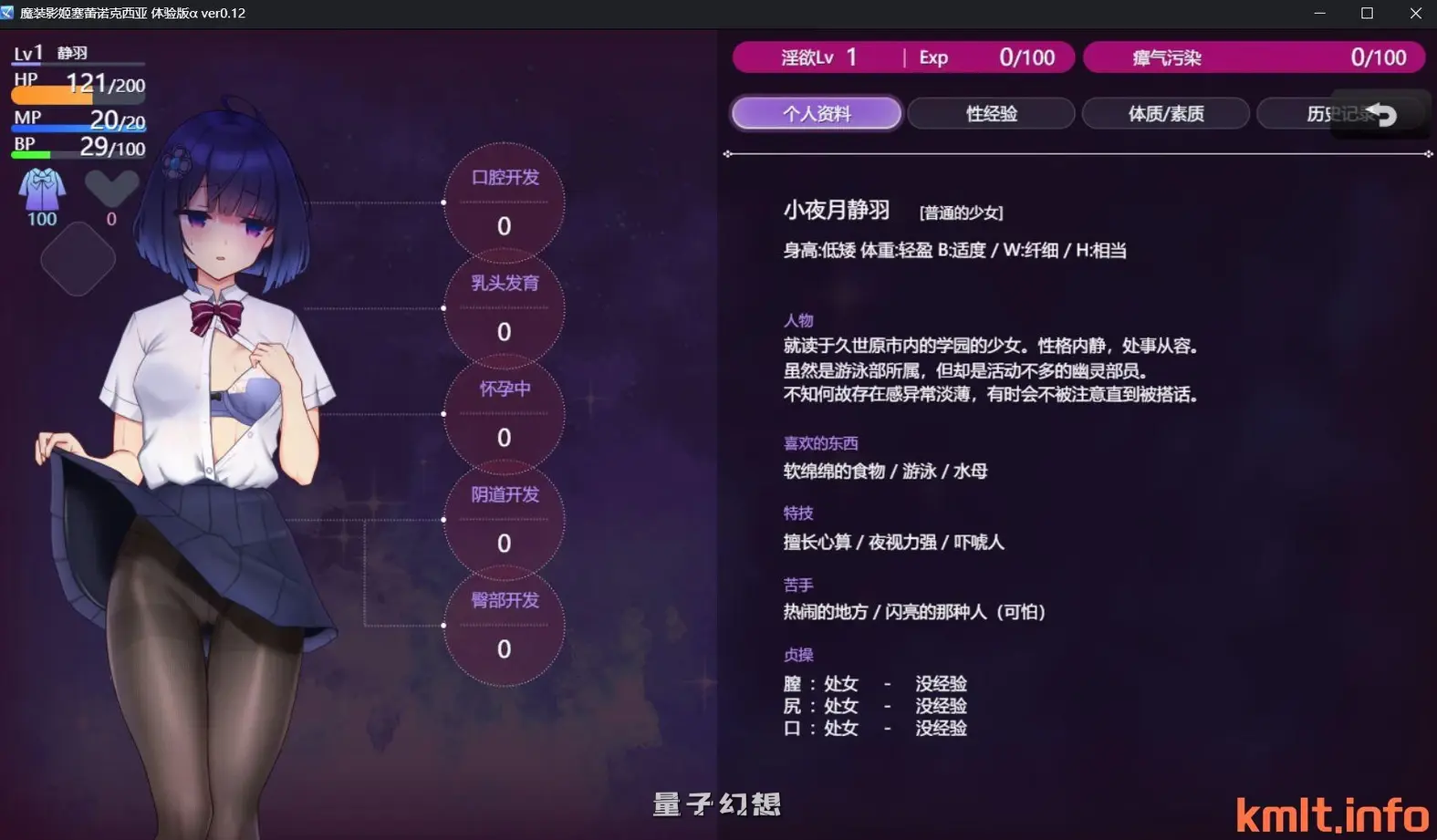This screenshot has width=1437, height=840.
Task: Open the 怀孕中 status circle
Action: click(x=503, y=415)
